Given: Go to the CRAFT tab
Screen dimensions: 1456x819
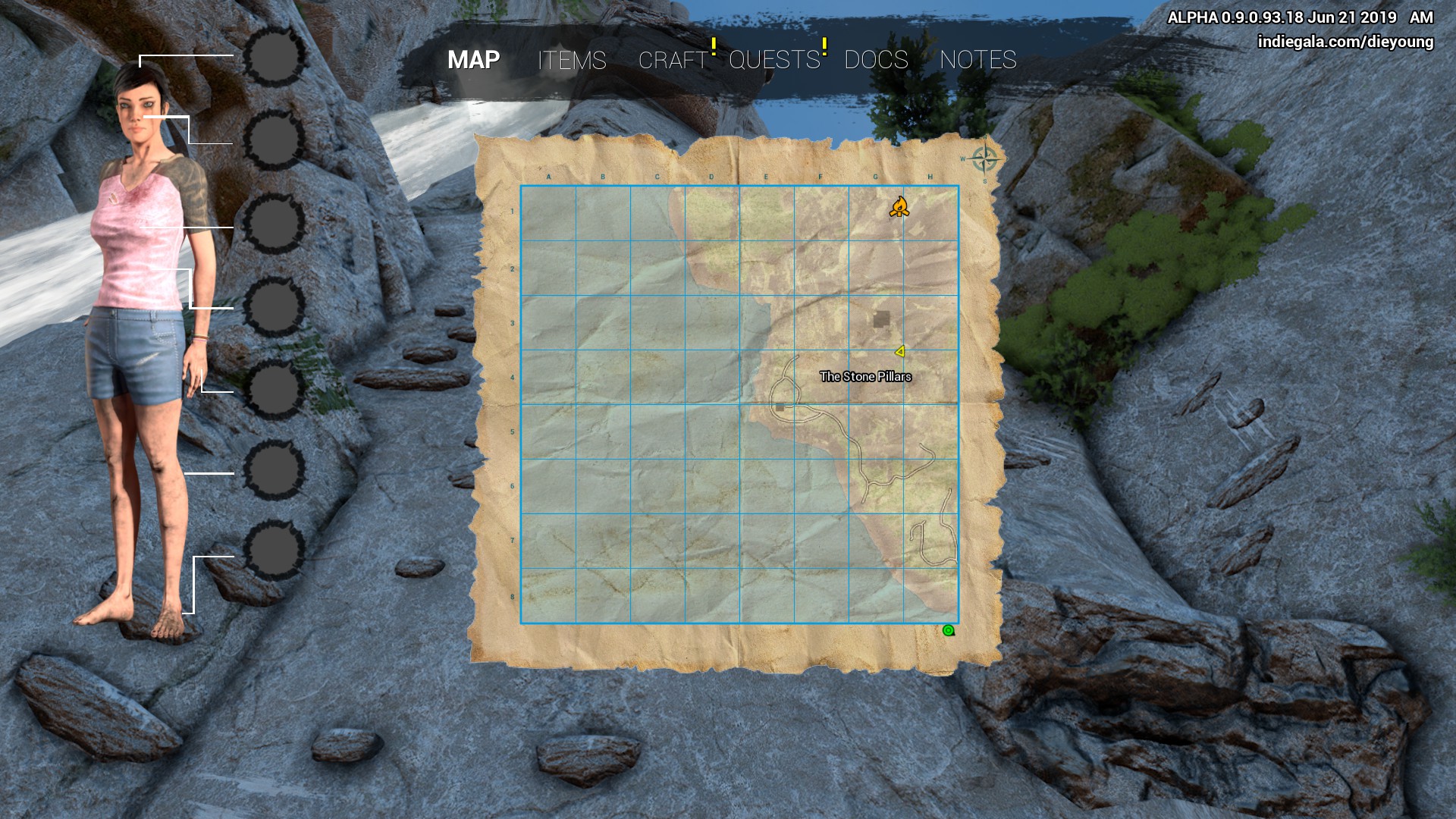Looking at the screenshot, I should click(x=673, y=60).
